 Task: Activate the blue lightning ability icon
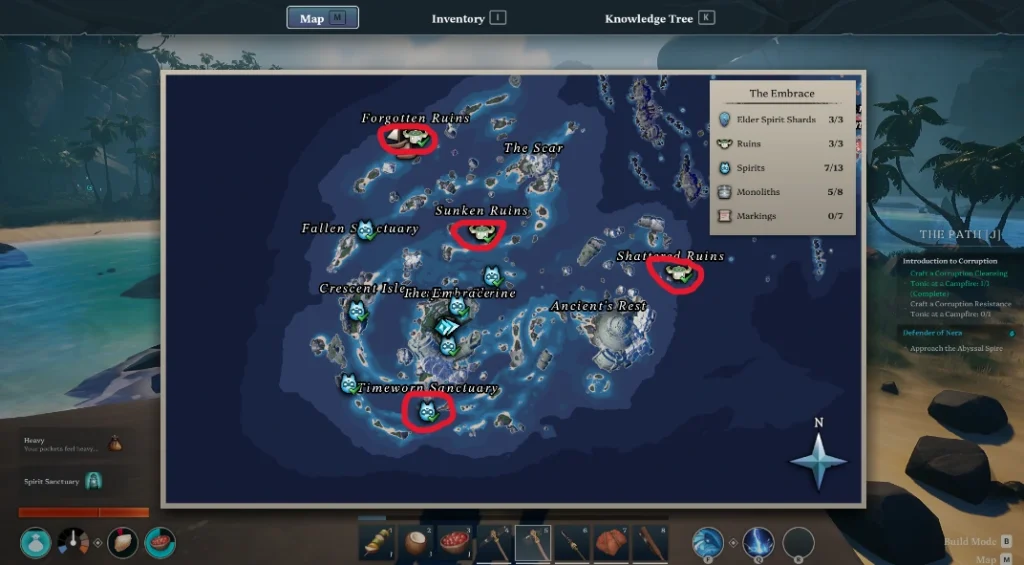point(757,543)
